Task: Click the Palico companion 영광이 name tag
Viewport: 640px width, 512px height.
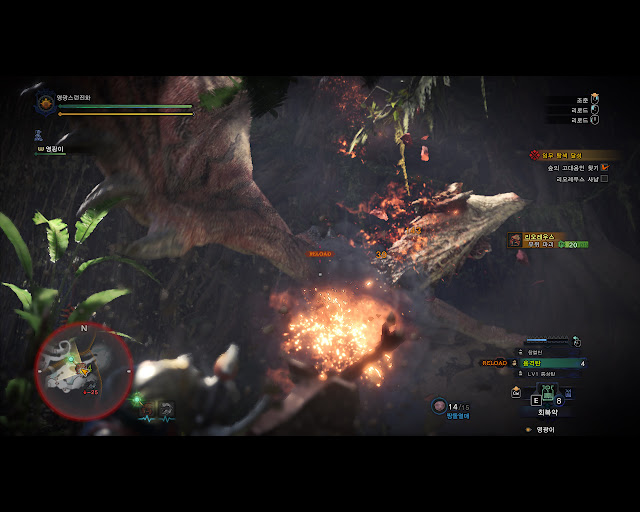Action: pos(52,149)
